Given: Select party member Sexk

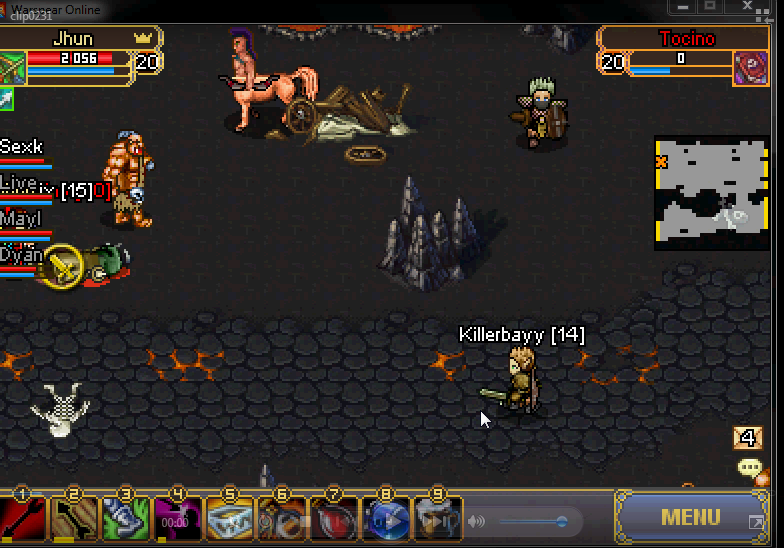Looking at the screenshot, I should (22, 149).
